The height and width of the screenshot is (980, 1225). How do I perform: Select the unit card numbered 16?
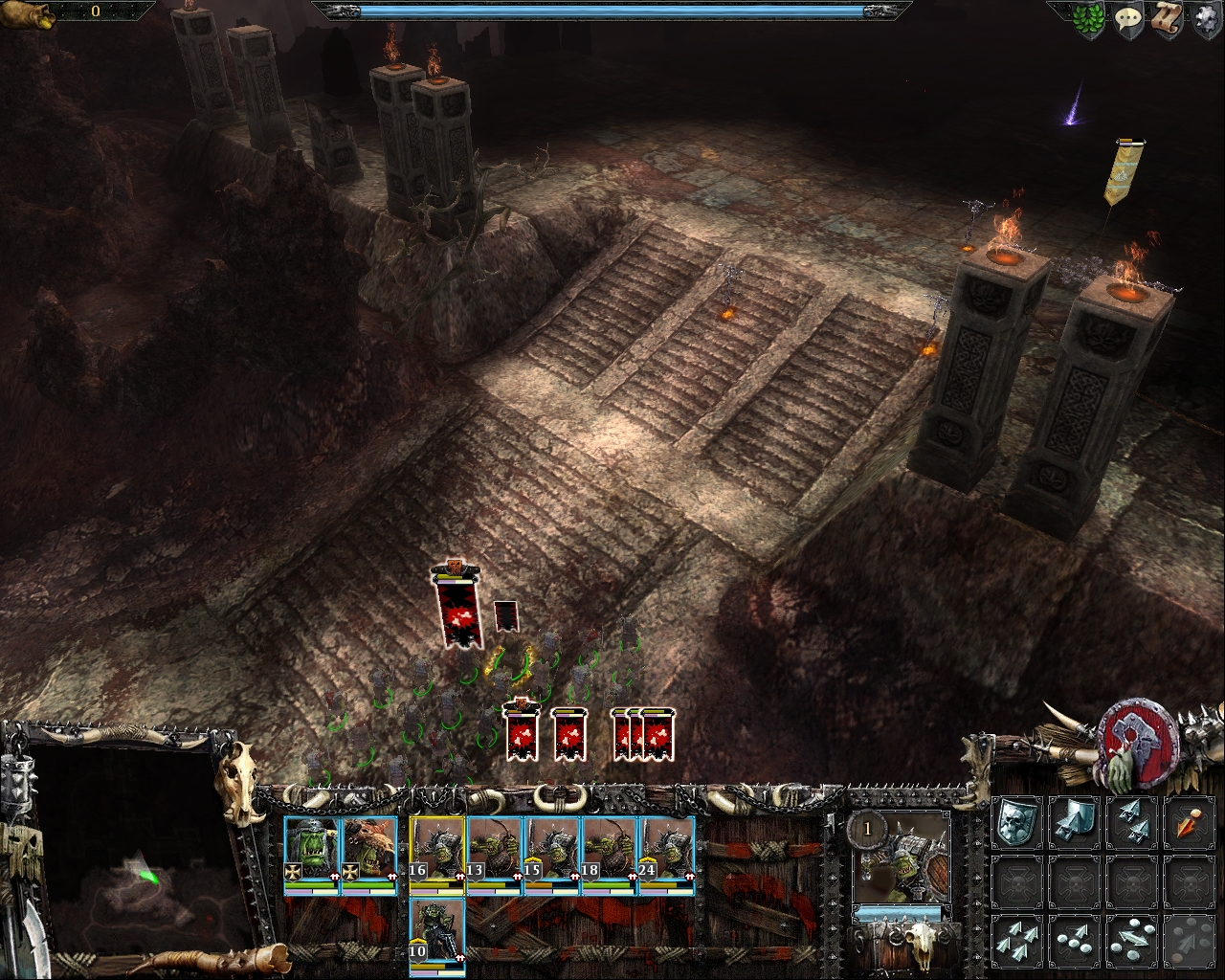pos(437,853)
